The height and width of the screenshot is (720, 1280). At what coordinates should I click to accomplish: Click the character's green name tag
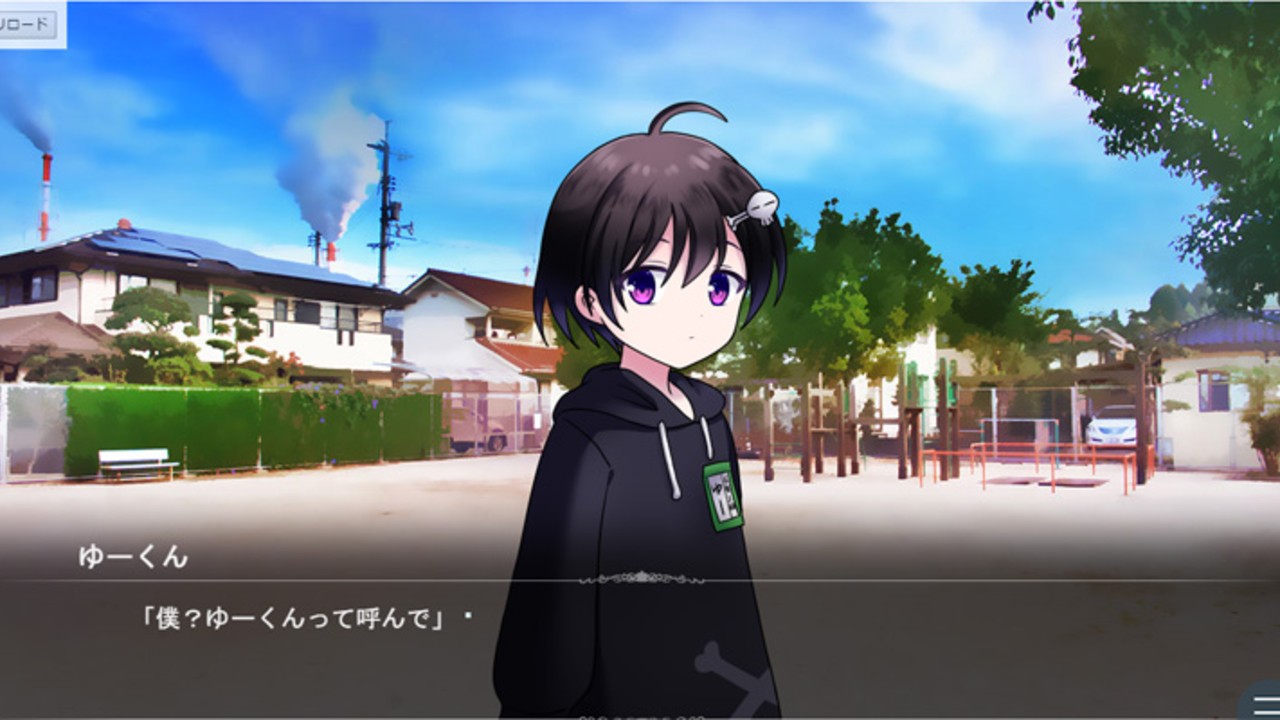click(x=722, y=497)
